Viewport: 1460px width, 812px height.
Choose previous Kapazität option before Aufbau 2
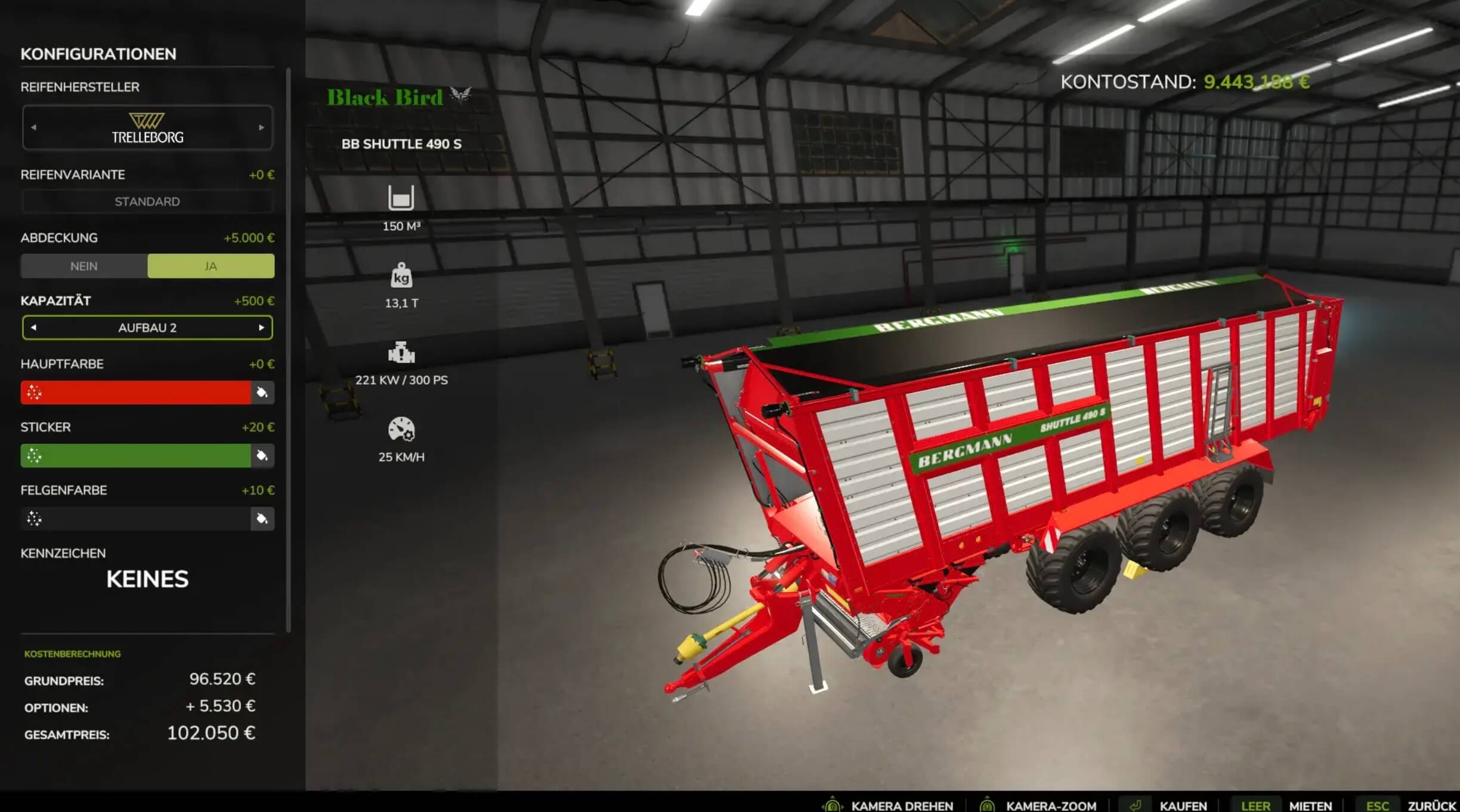tap(33, 328)
